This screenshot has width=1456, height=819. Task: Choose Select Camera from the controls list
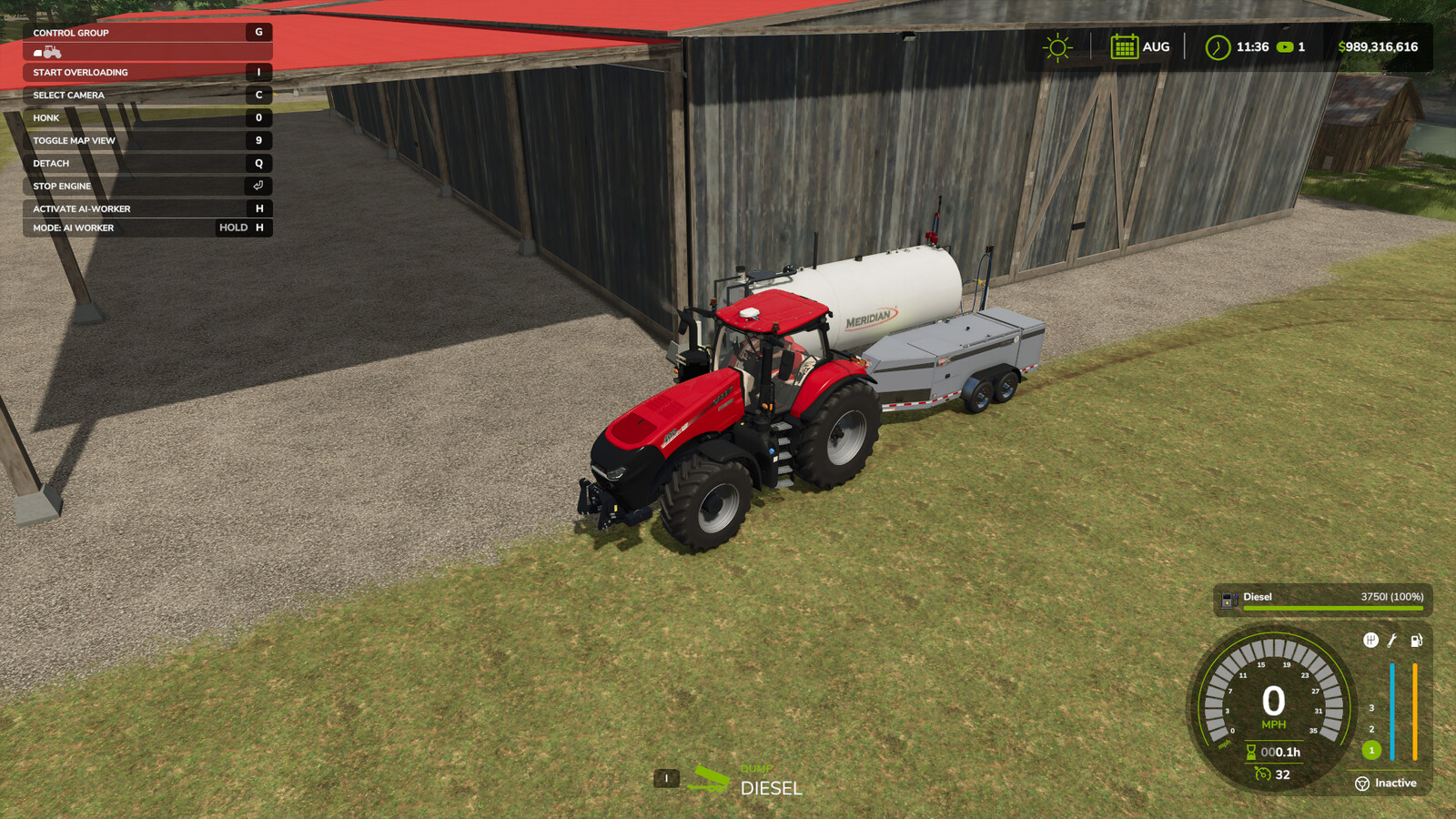point(68,95)
